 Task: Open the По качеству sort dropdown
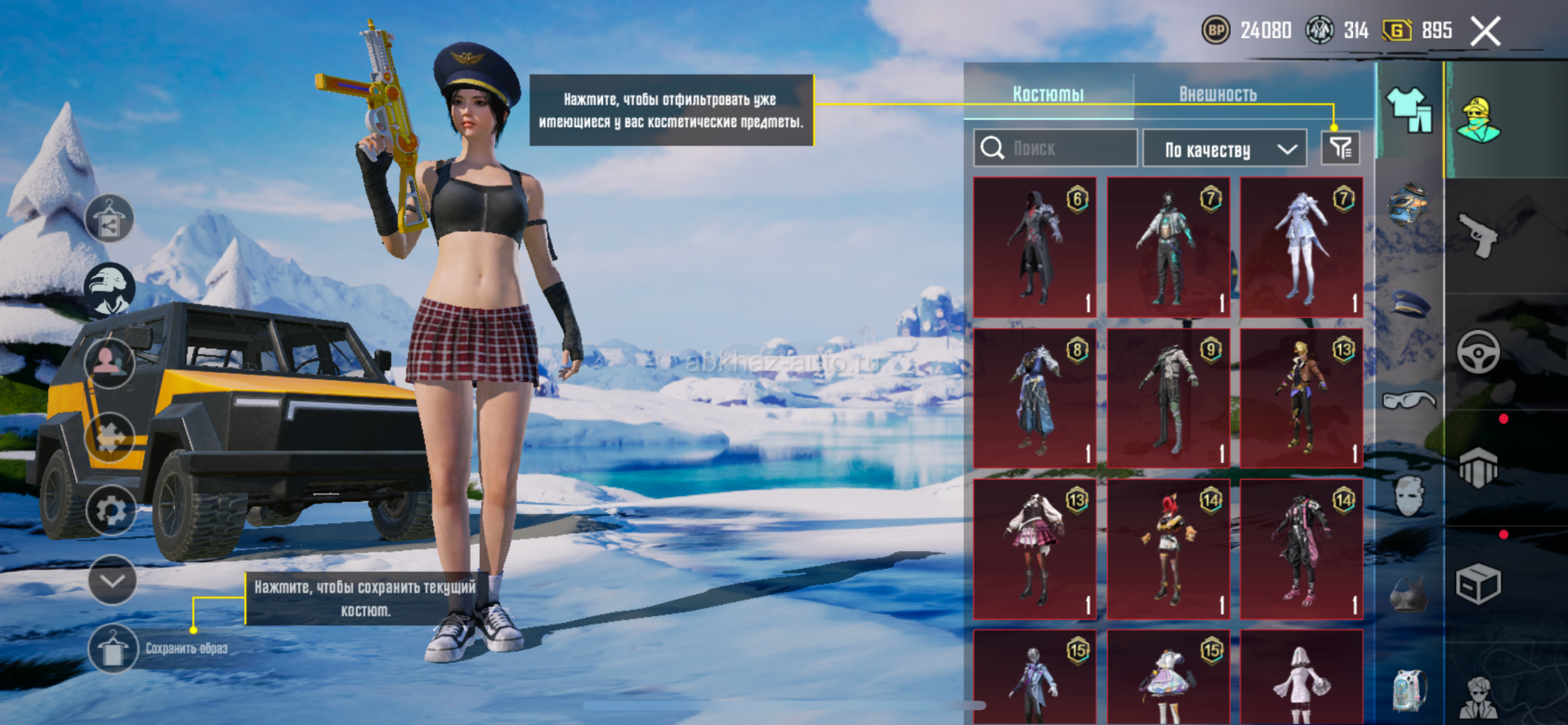tap(1224, 149)
